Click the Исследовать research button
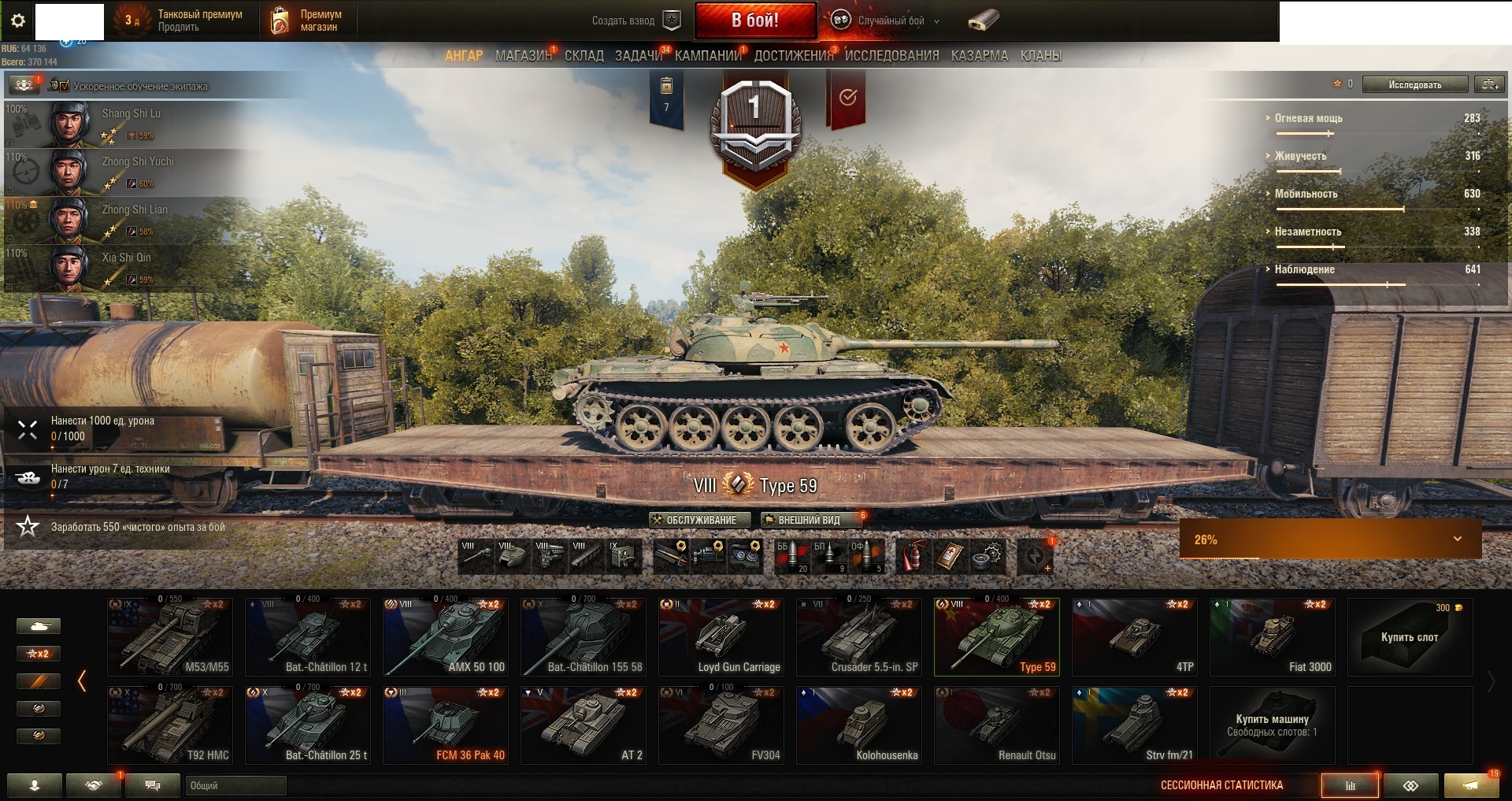The width and height of the screenshot is (1512, 801). pos(1414,84)
